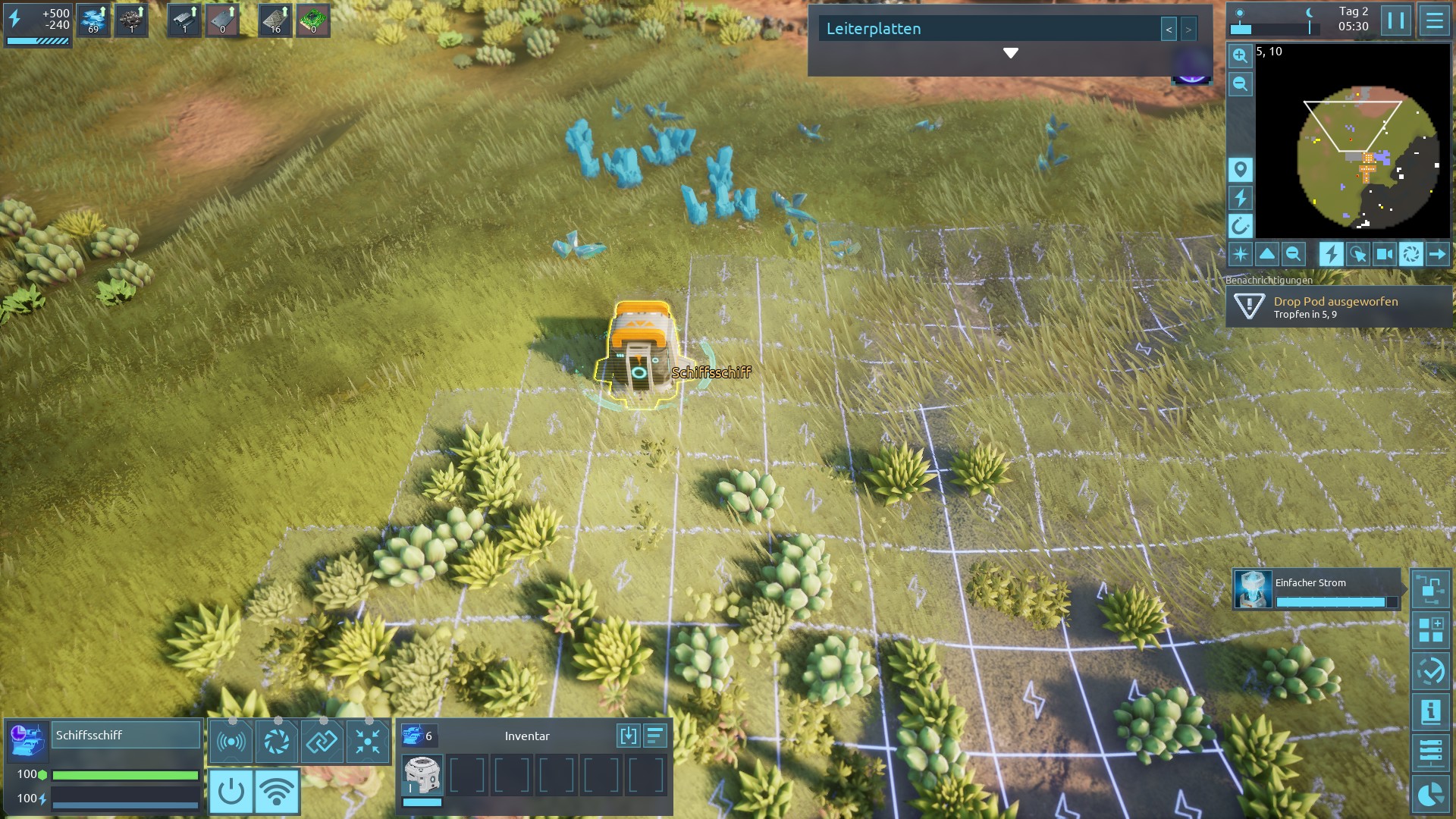Show the pie chart statistics panel
Viewport: 1456px width, 819px height.
point(1430,794)
